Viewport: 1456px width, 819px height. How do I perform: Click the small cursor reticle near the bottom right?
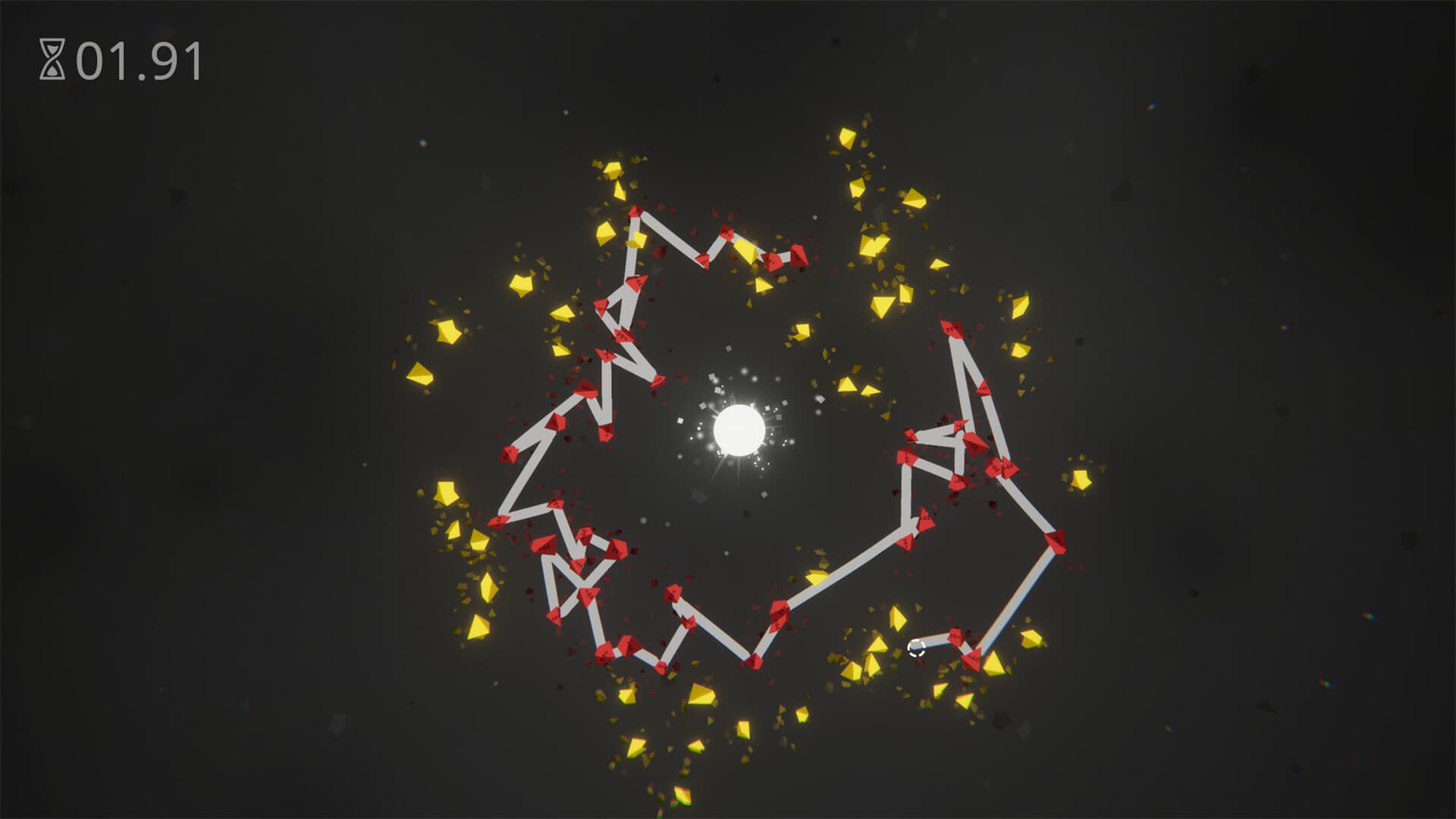tap(917, 648)
